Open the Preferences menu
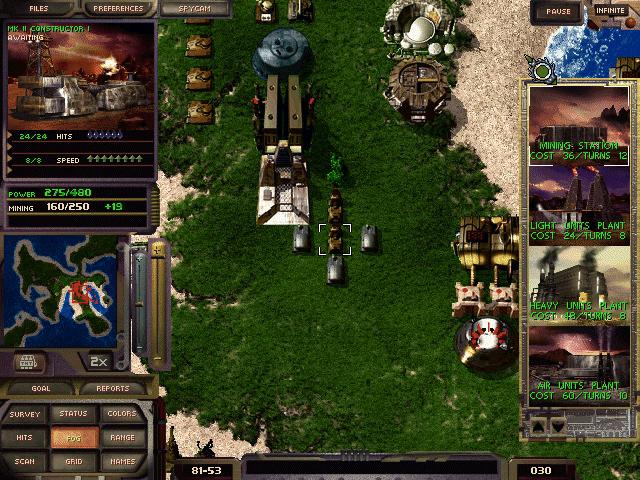The width and height of the screenshot is (640, 480). pyautogui.click(x=117, y=8)
